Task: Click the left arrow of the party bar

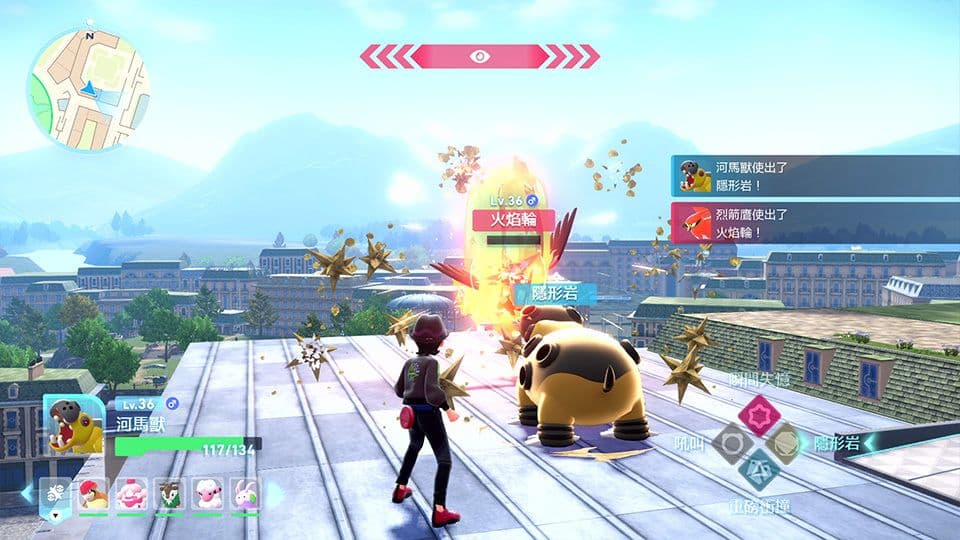Action: click(x=27, y=494)
